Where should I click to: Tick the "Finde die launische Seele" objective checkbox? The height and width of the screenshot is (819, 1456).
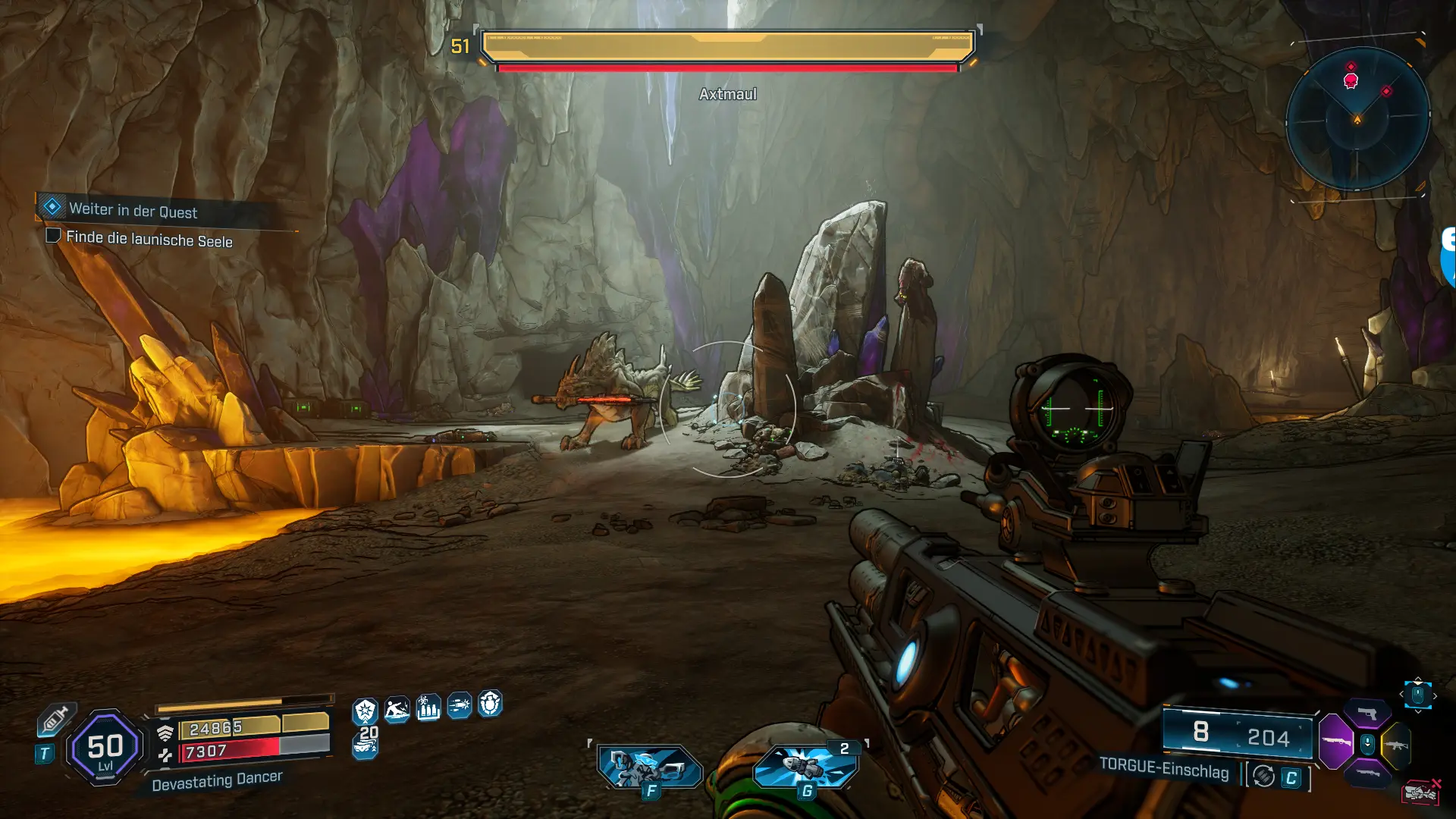tap(53, 236)
